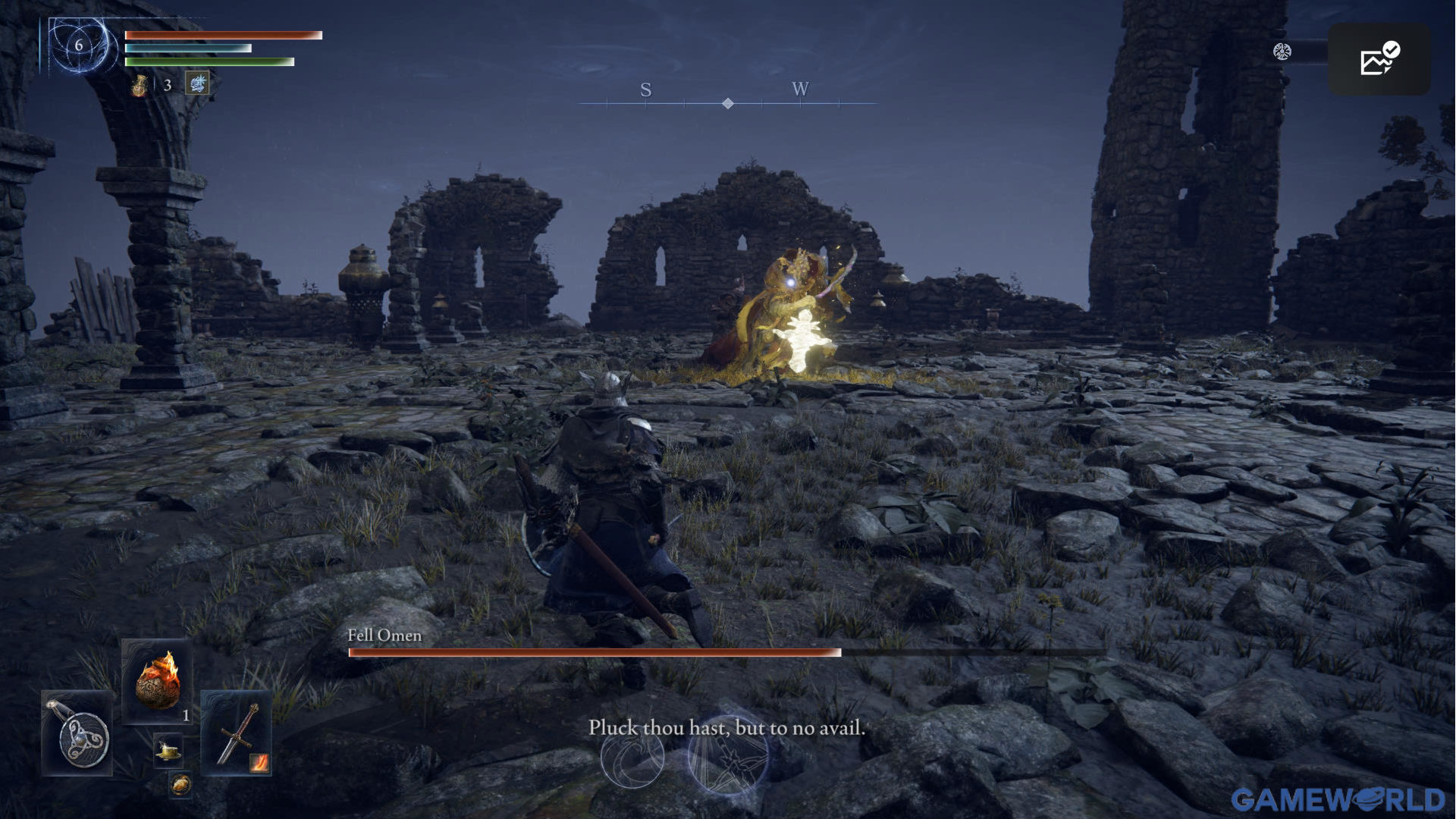Screen dimensions: 1456x819
Task: Select the round shield equipment slot
Action: pyautogui.click(x=77, y=733)
